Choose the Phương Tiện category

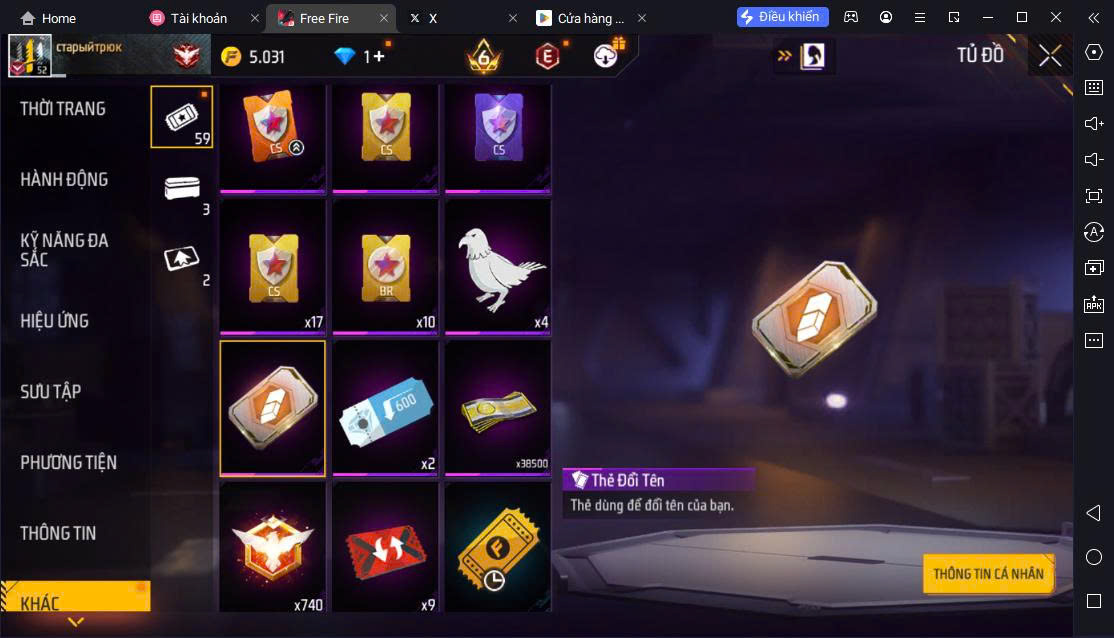coord(69,462)
